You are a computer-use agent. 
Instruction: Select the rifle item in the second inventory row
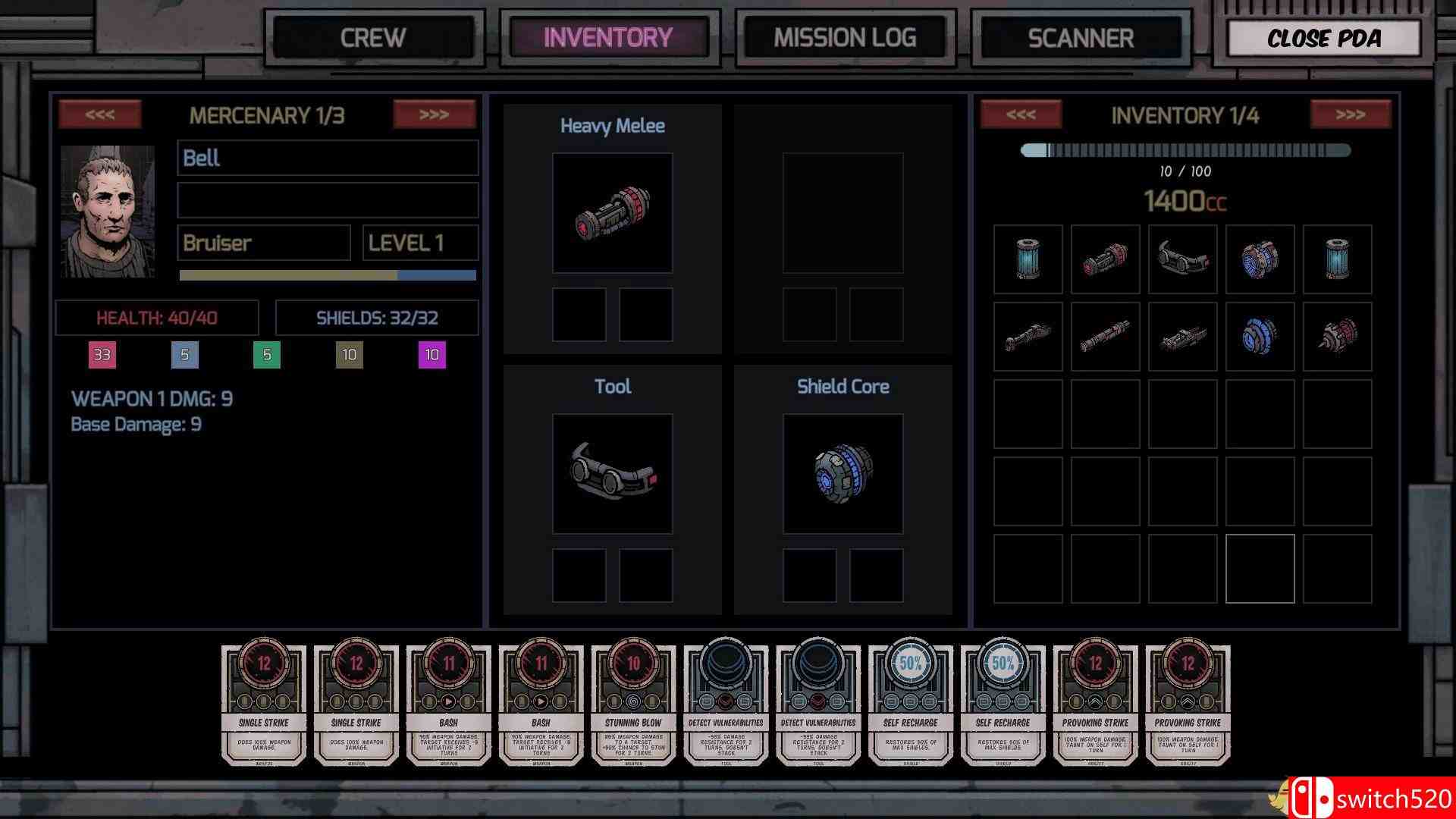[1028, 336]
